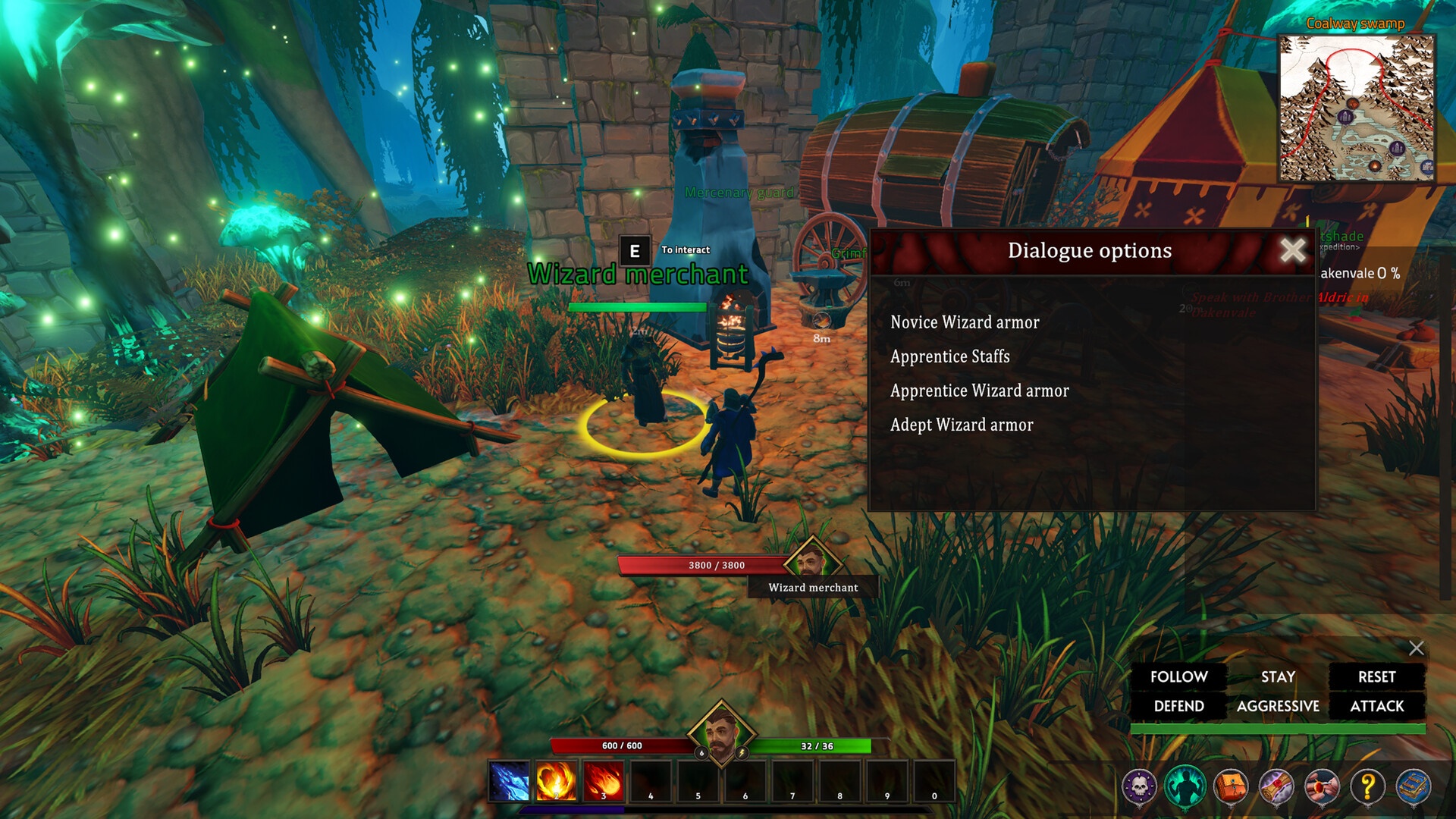Viewport: 1456px width, 819px height.
Task: Order companion to Follow
Action: click(x=1178, y=676)
